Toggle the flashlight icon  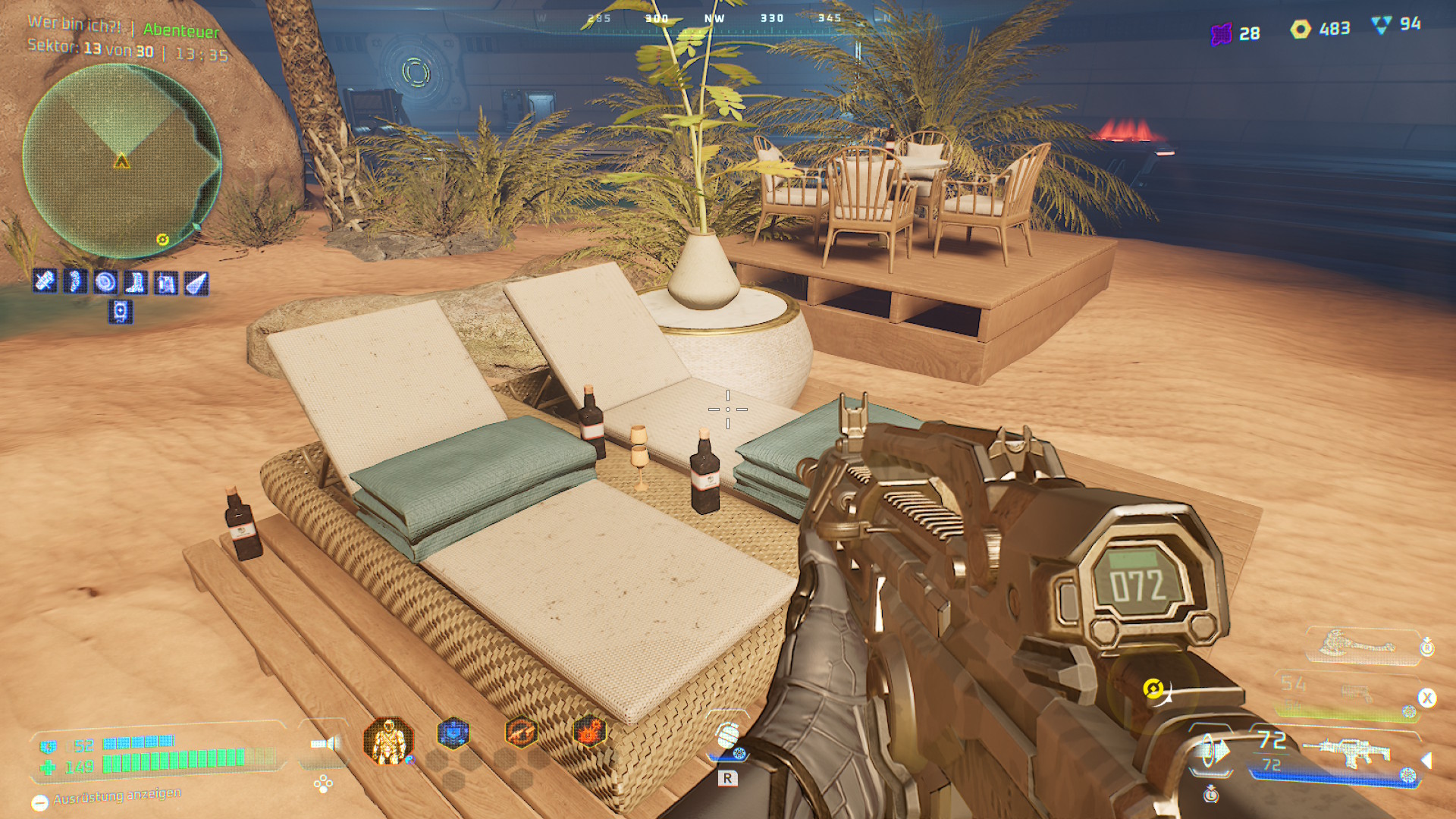(325, 743)
